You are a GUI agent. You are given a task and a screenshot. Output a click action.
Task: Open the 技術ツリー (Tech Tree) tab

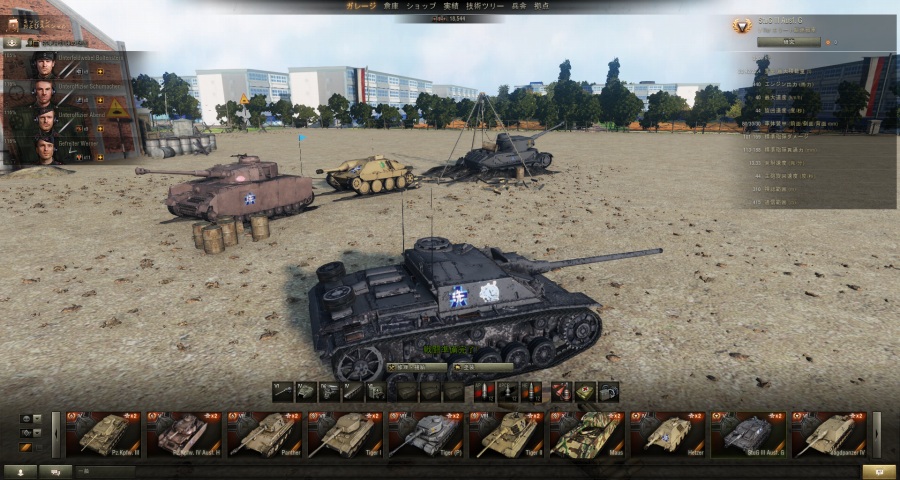(x=487, y=6)
